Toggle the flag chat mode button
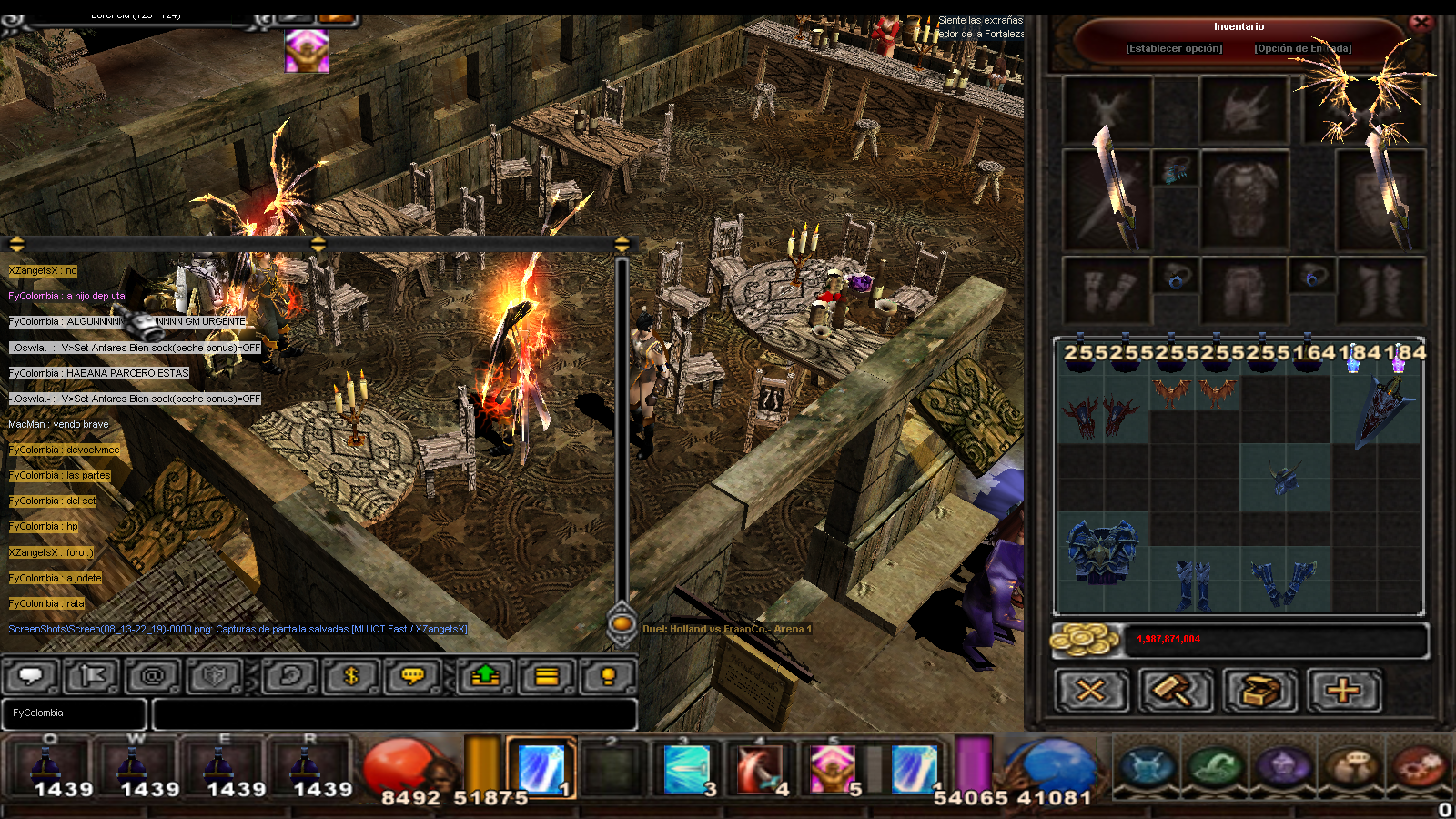The height and width of the screenshot is (819, 1456). (93, 676)
